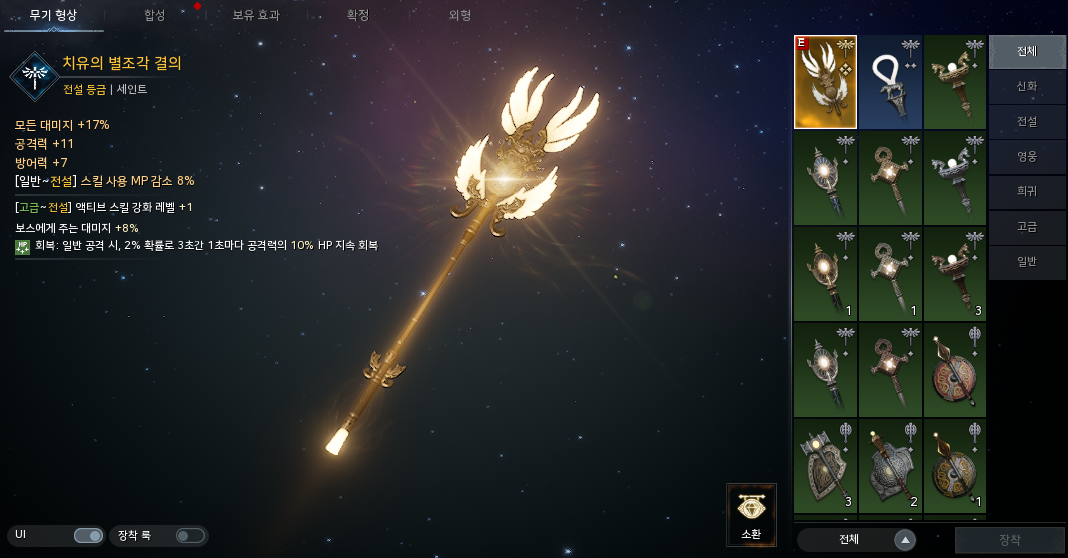The height and width of the screenshot is (558, 1068).
Task: Select the golden winged staff thumbnail
Action: click(x=825, y=82)
